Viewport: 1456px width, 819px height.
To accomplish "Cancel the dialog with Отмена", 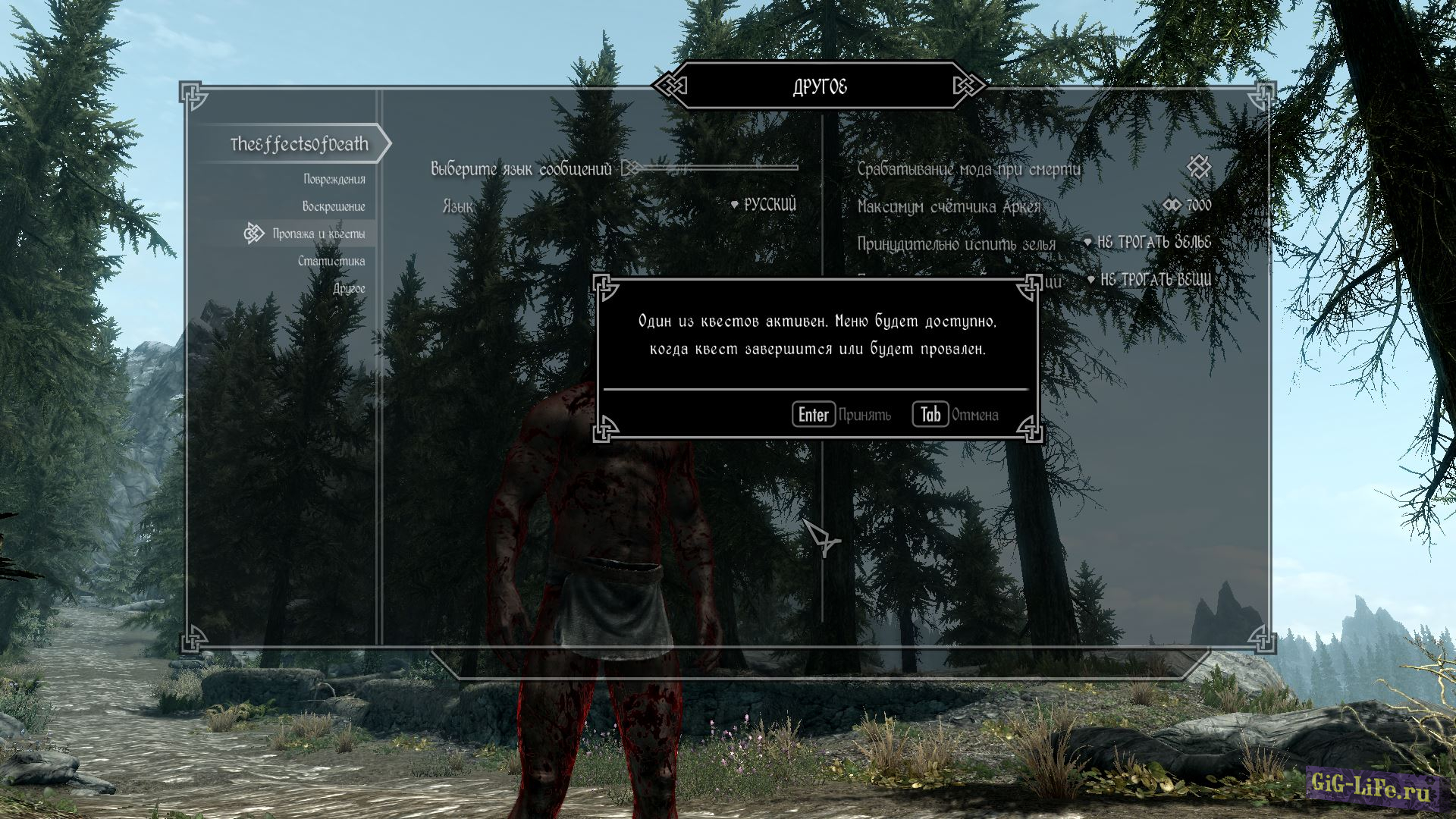I will pyautogui.click(x=955, y=415).
